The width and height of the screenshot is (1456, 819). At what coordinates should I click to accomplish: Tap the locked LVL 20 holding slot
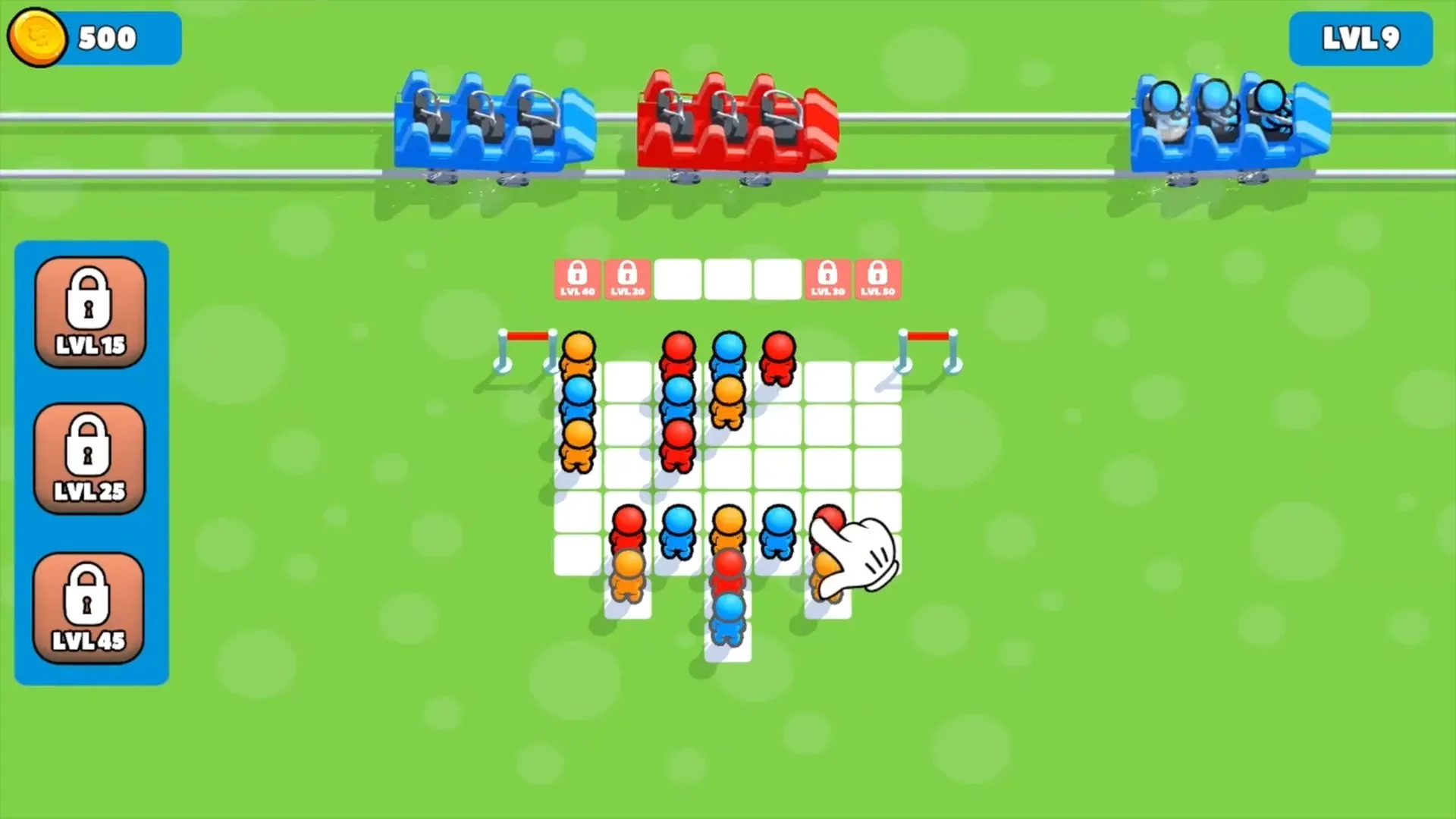coord(627,278)
